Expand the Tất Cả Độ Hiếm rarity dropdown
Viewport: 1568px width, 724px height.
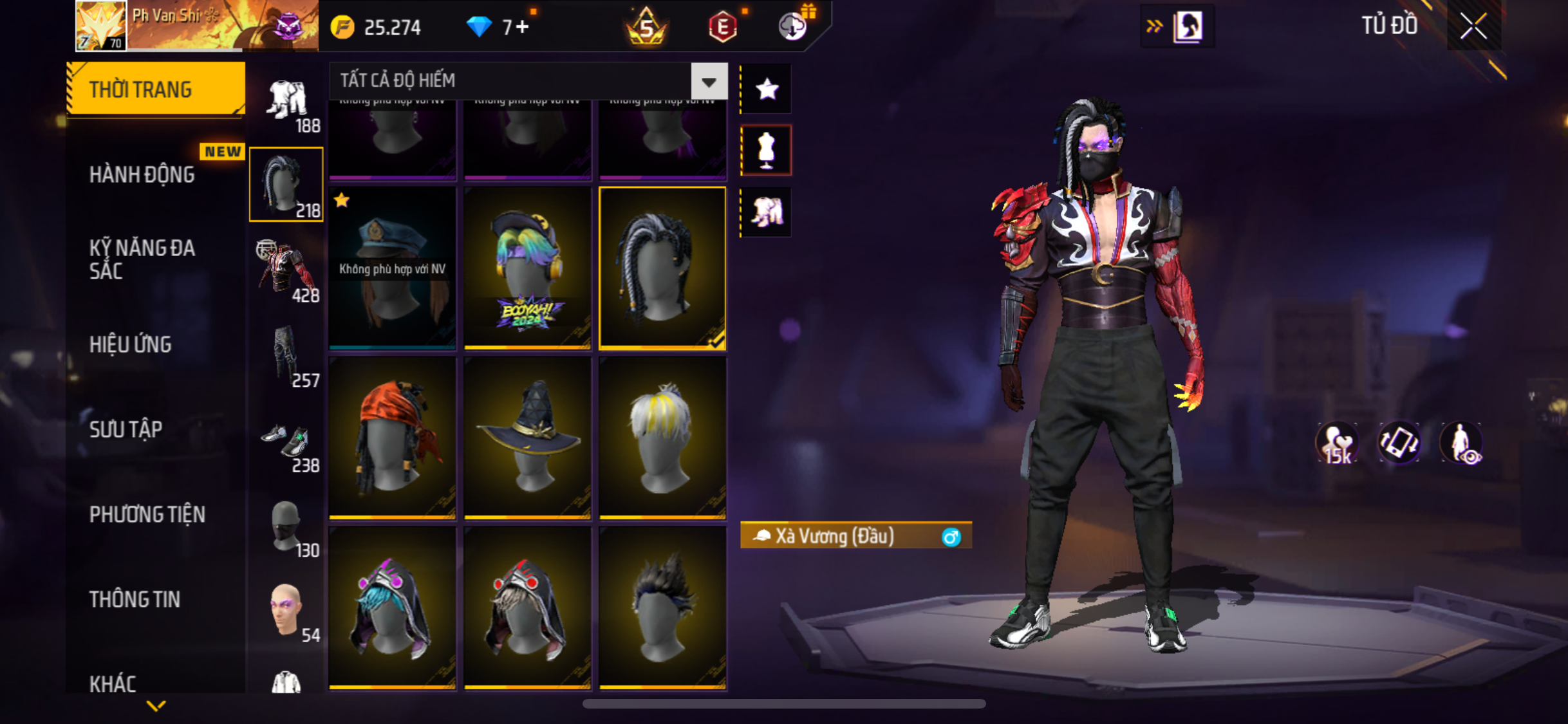709,82
